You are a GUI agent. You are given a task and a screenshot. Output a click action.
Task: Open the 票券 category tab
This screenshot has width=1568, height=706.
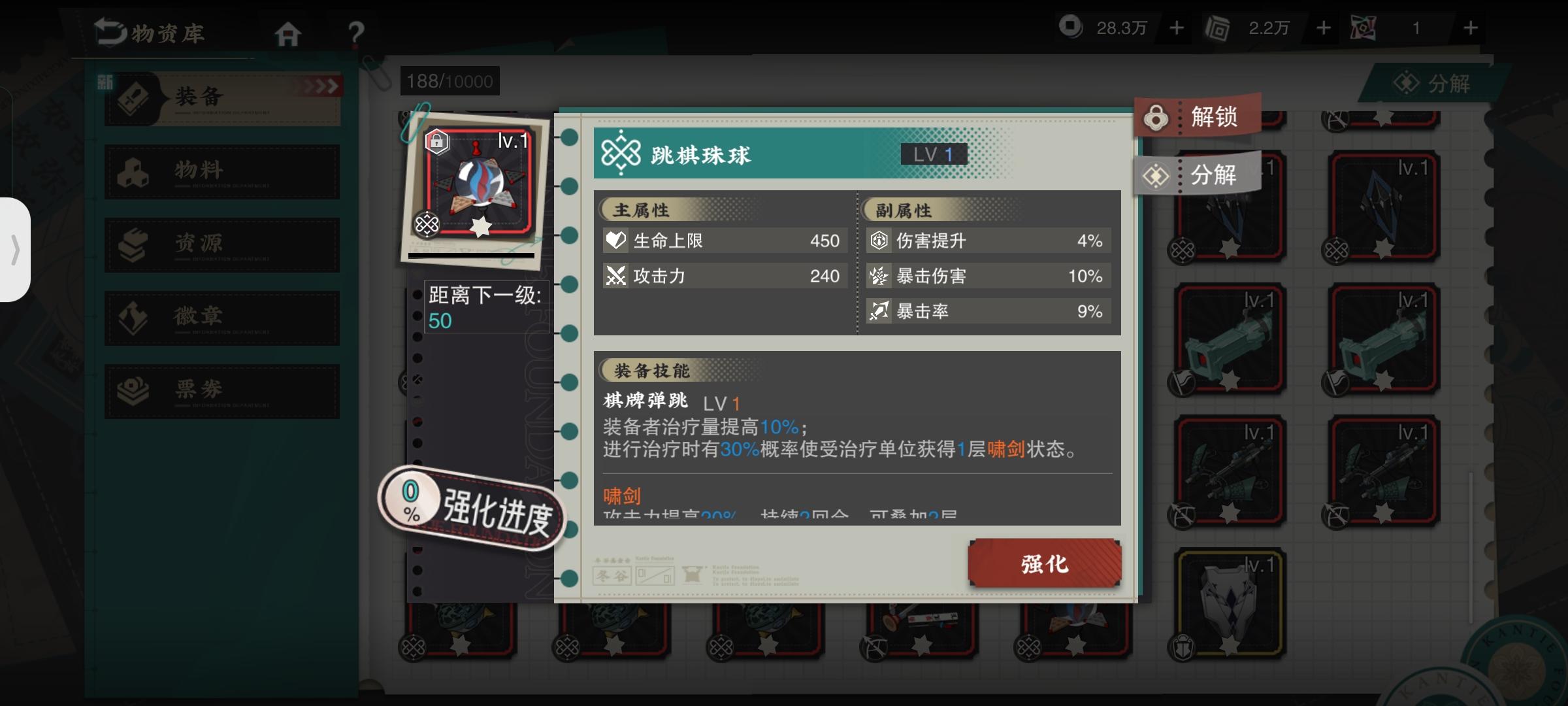pos(222,390)
